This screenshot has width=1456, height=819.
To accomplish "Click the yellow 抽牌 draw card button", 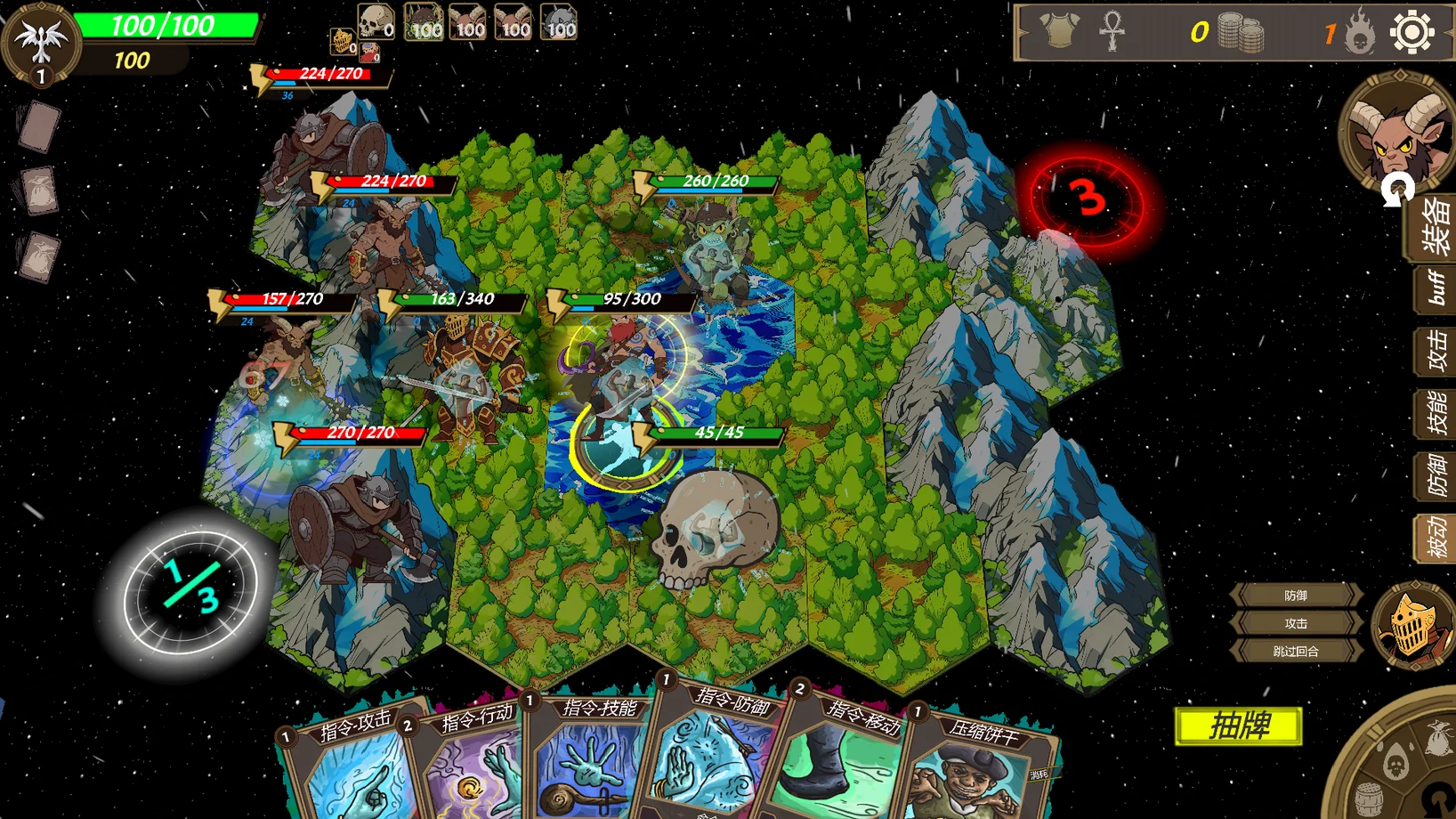I will 1238,726.
